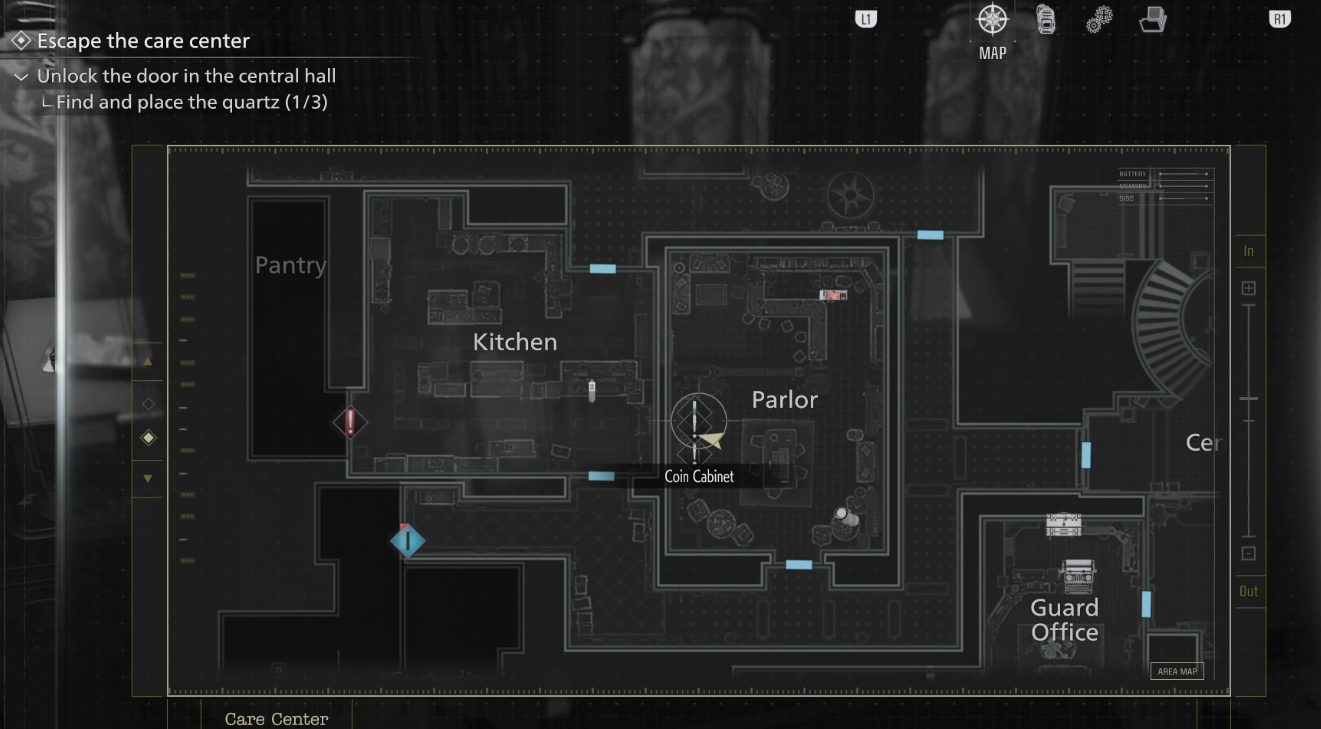The width and height of the screenshot is (1321, 729).
Task: Select the Map compass tab
Action: point(992,20)
